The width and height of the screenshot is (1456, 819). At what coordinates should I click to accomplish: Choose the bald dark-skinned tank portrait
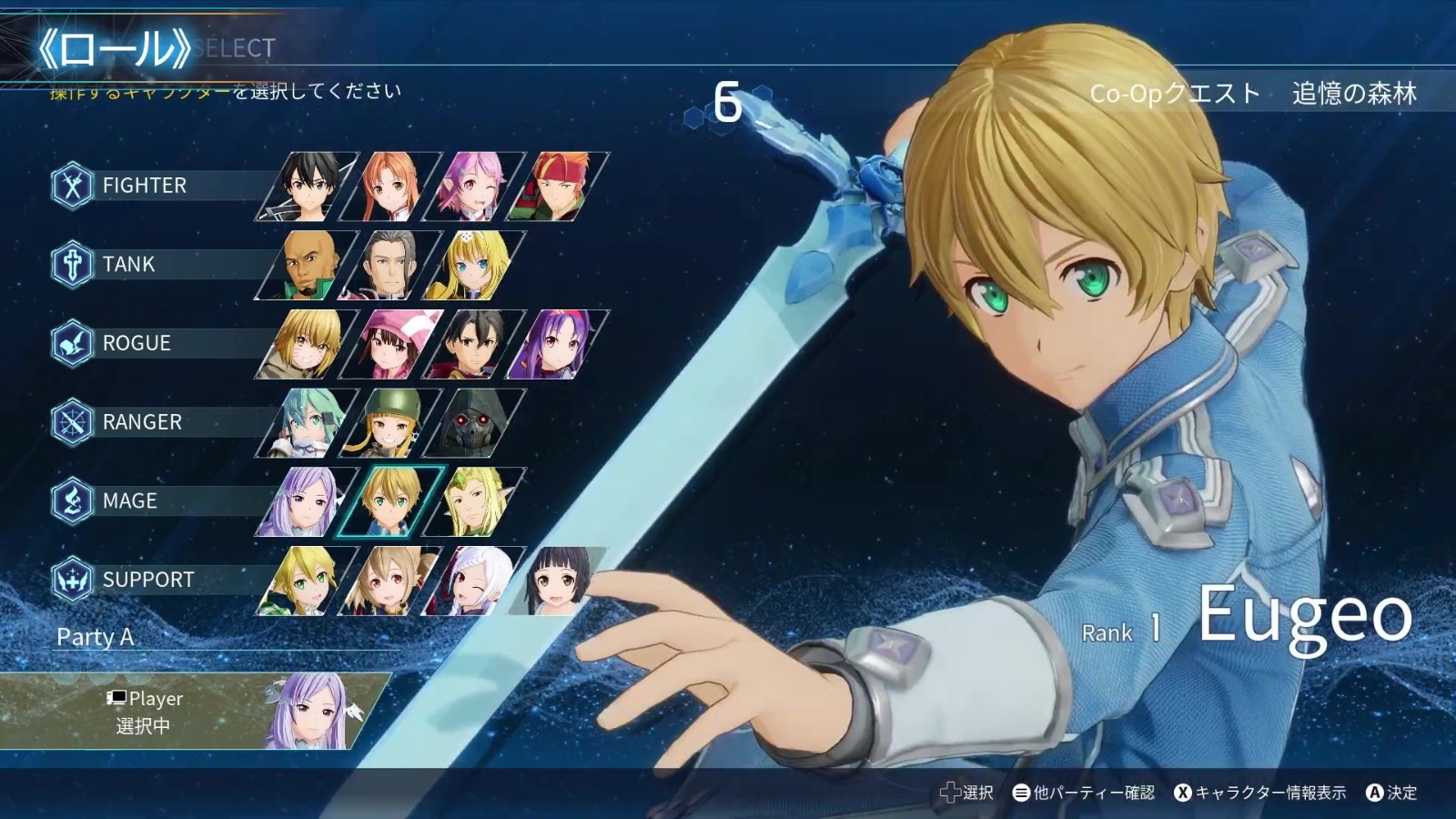click(x=308, y=265)
